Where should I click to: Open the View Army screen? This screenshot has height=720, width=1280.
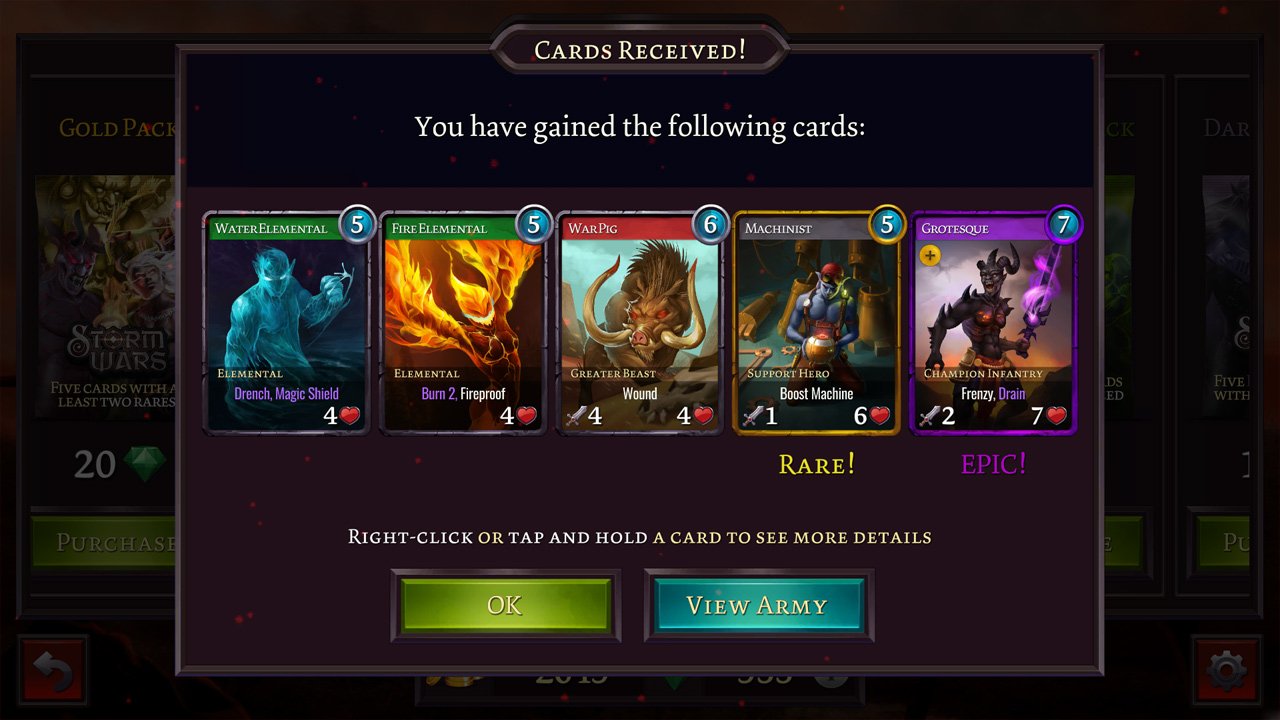click(758, 605)
